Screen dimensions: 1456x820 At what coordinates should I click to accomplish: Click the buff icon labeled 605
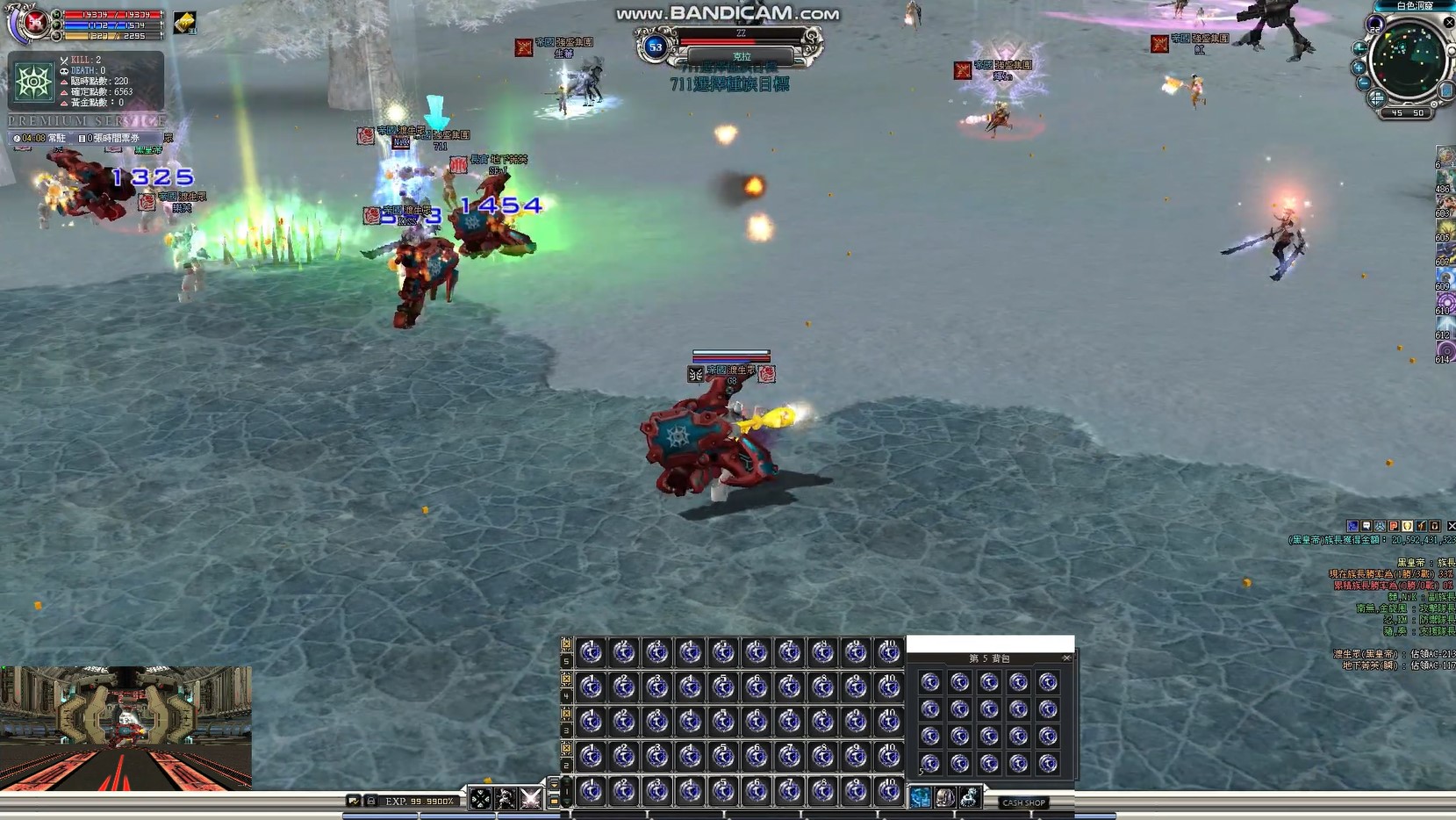(1445, 228)
